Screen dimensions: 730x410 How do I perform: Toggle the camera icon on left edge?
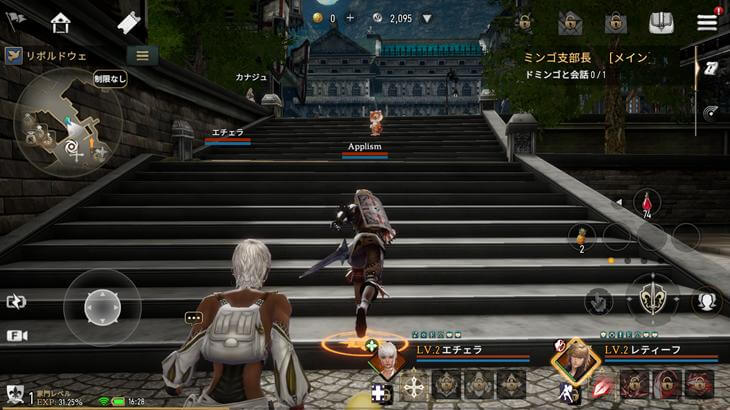pyautogui.click(x=15, y=336)
